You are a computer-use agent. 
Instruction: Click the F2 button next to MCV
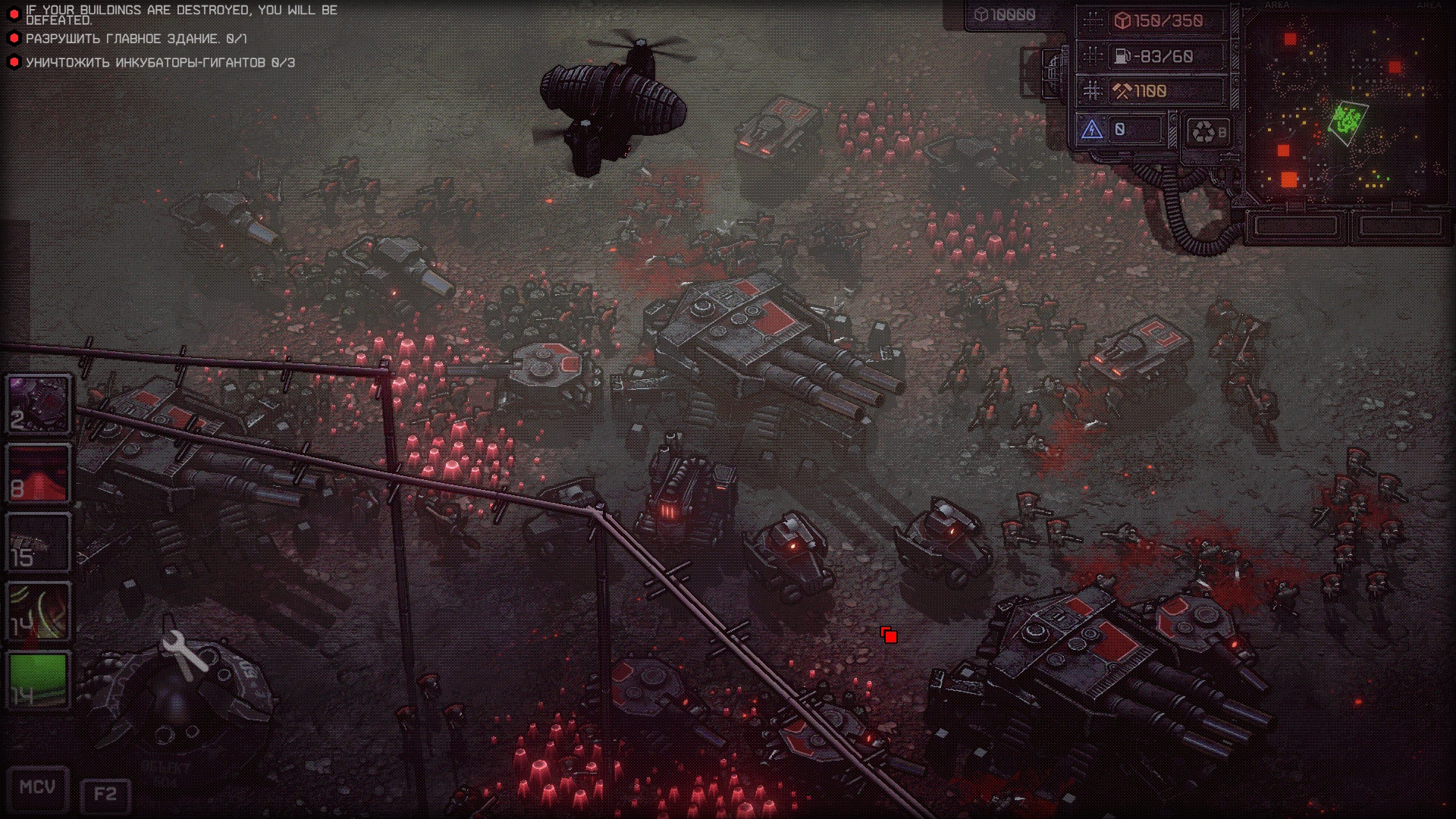[105, 794]
